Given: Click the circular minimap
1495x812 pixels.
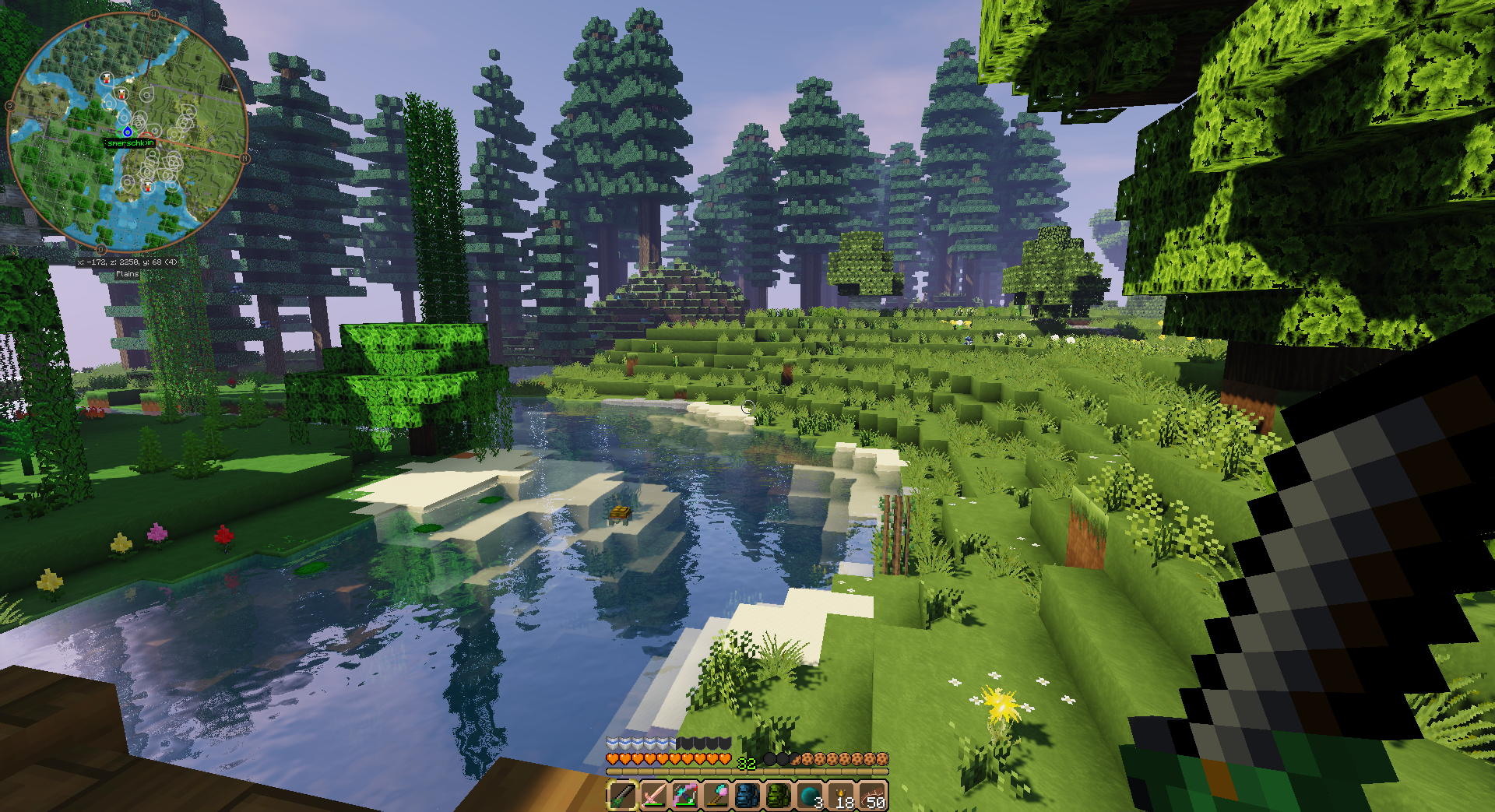Looking at the screenshot, I should click(x=127, y=132).
